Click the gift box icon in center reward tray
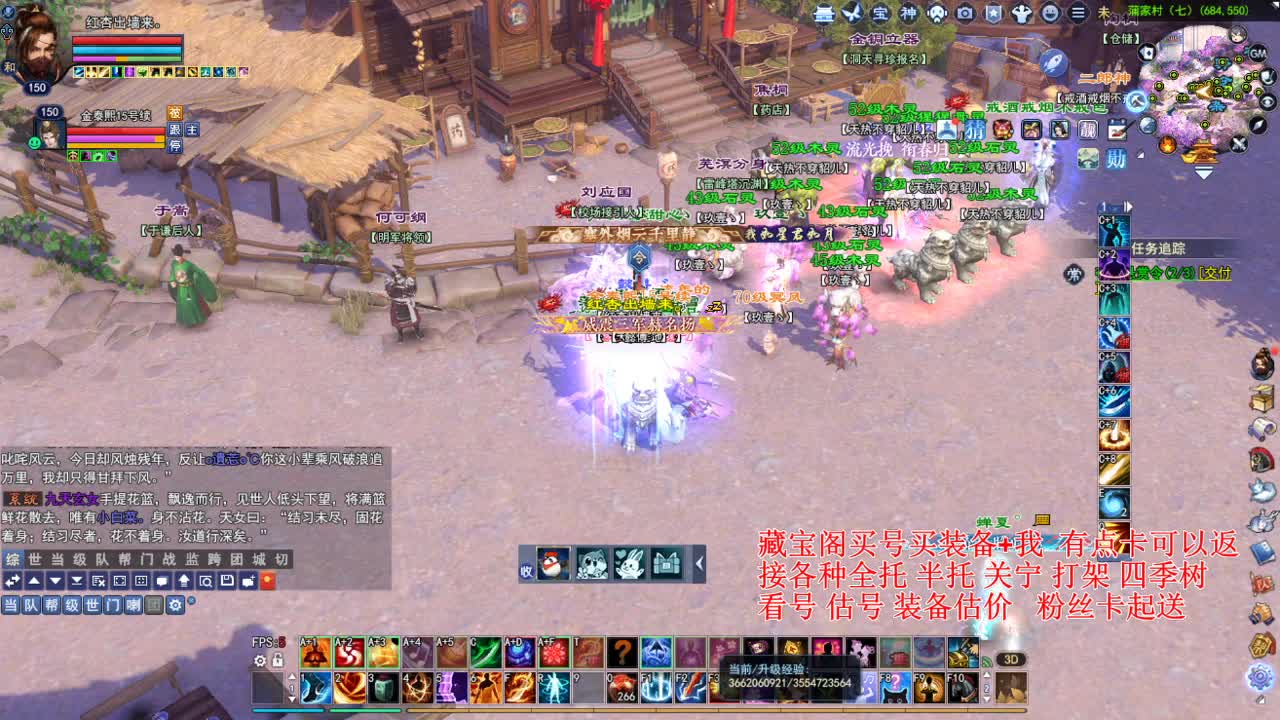 666,565
